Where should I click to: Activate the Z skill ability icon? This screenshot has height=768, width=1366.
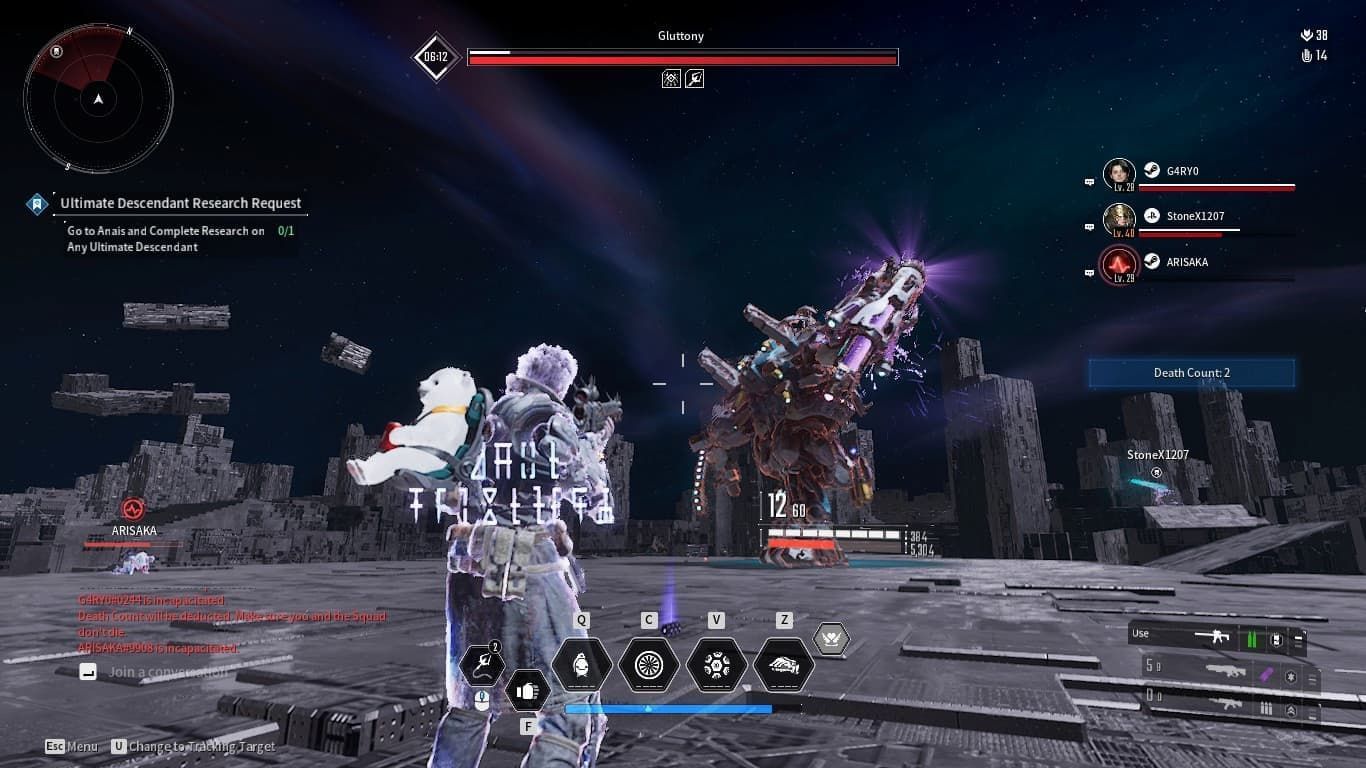pyautogui.click(x=783, y=665)
